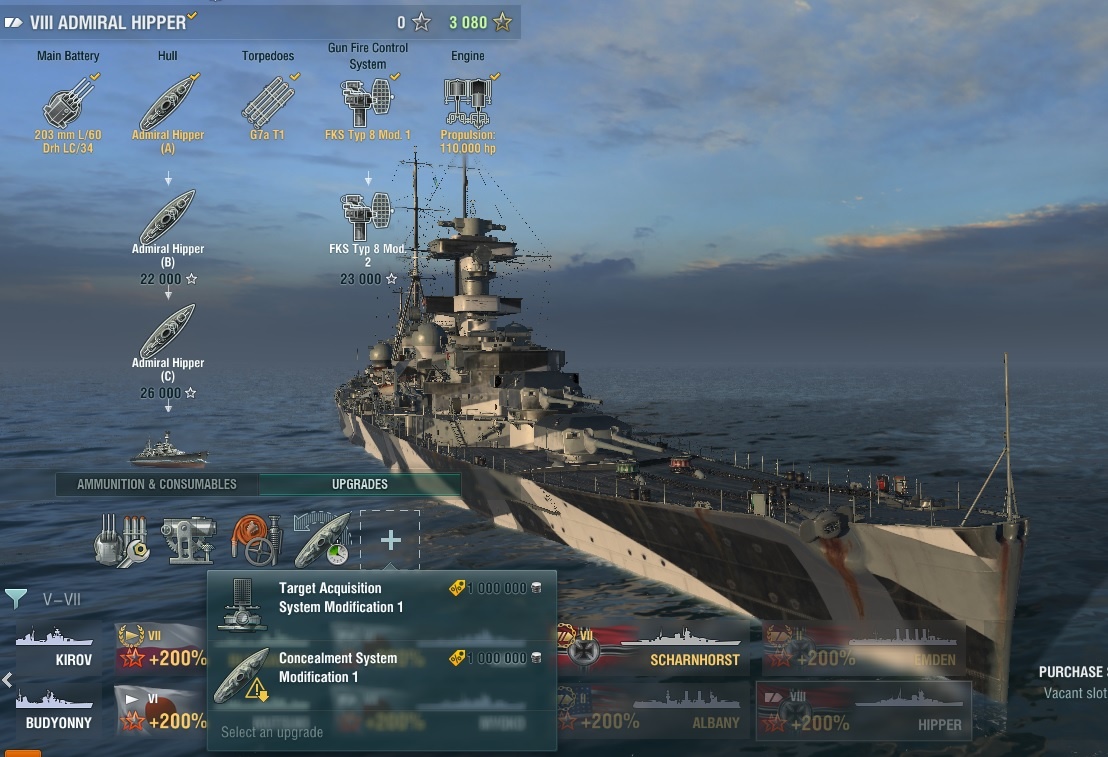Open the Propulsion 110,000 hp engine module
Screen dimensions: 1108x757
(x=468, y=103)
